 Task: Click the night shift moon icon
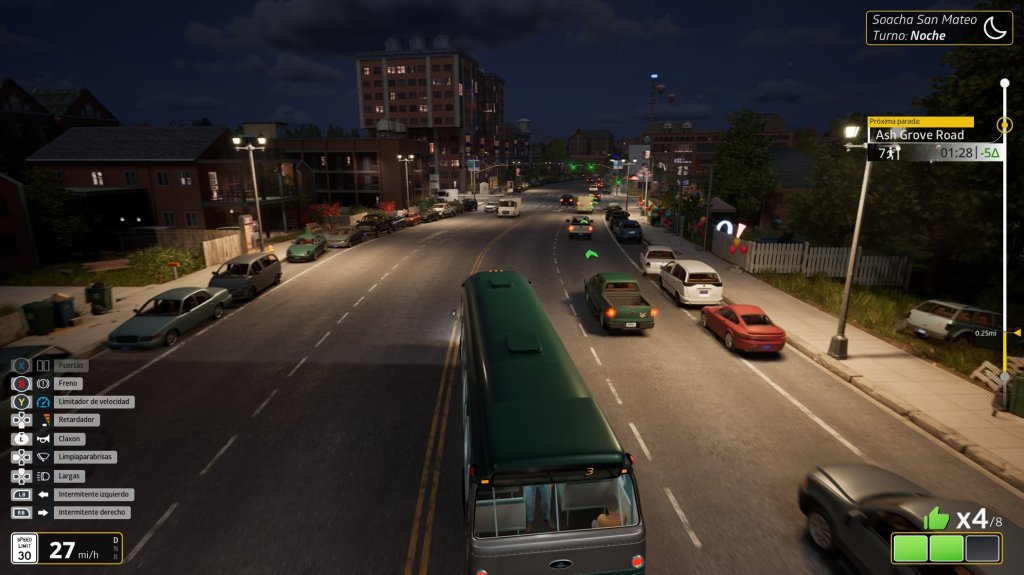(x=994, y=28)
